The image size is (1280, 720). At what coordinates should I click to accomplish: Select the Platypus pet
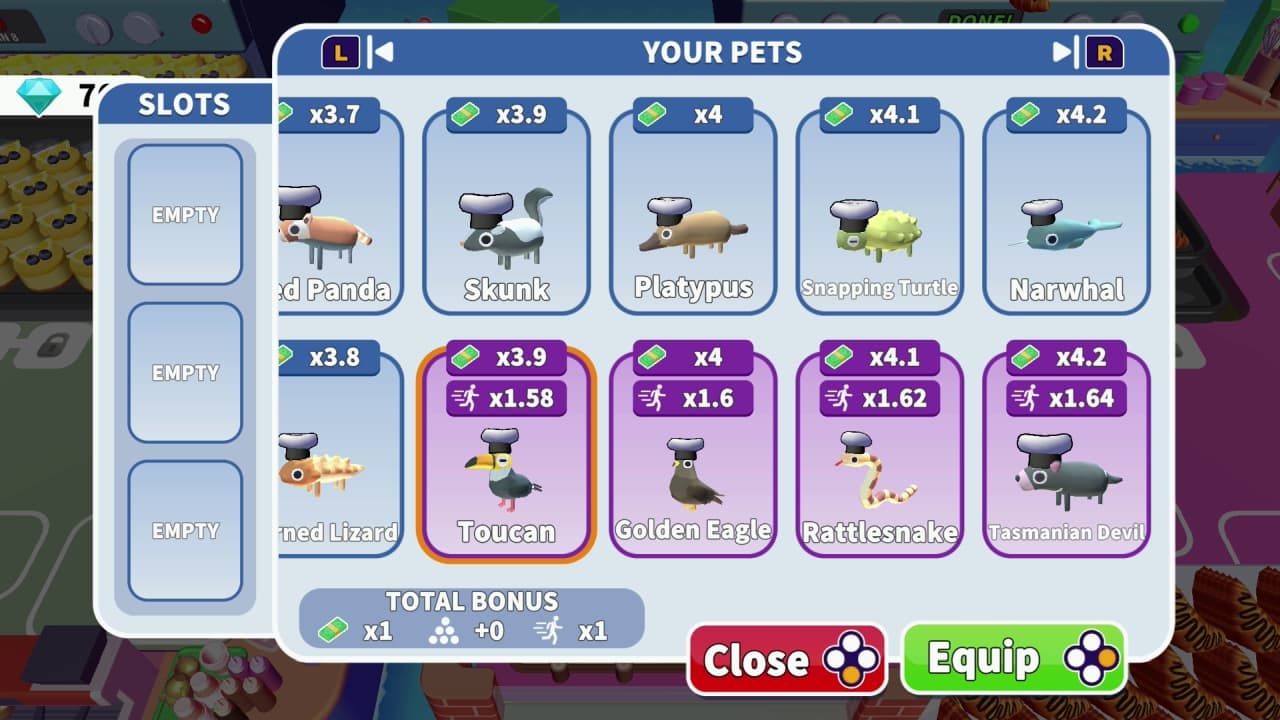coord(693,215)
